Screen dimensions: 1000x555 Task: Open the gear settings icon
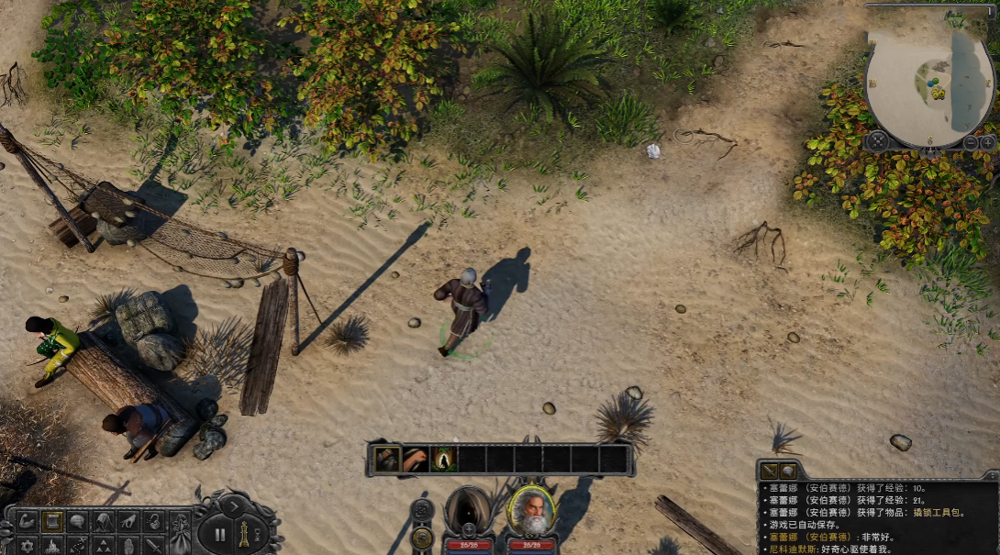point(27,546)
